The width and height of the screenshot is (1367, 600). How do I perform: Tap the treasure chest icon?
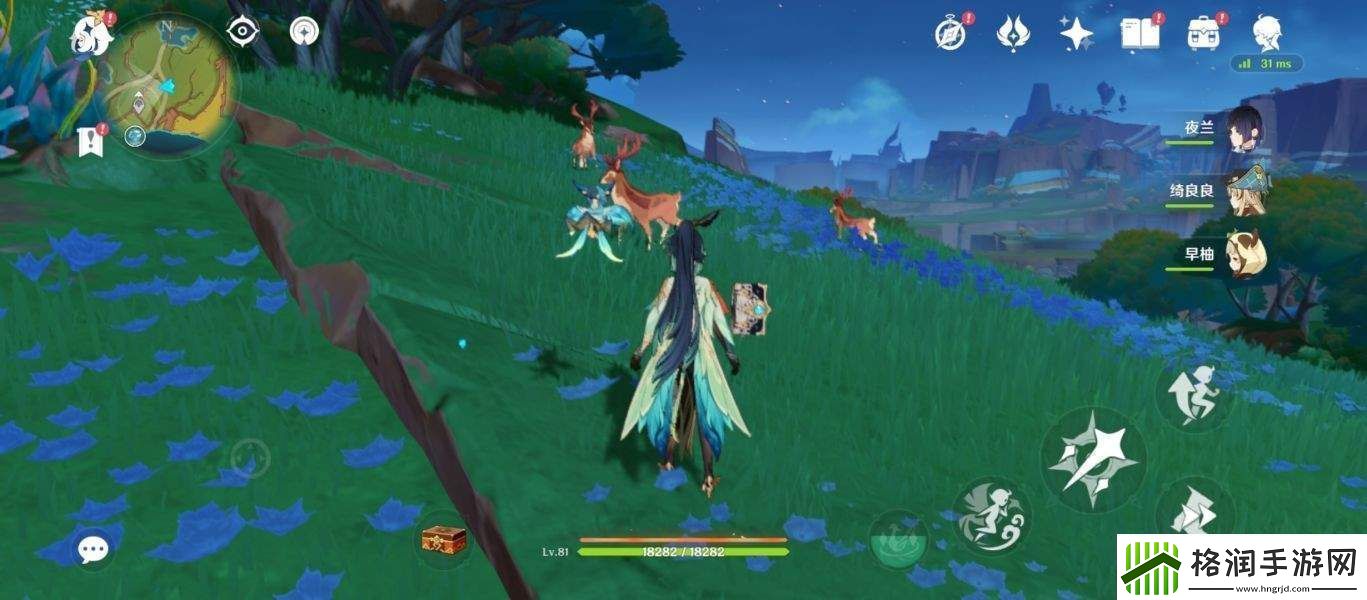[443, 540]
